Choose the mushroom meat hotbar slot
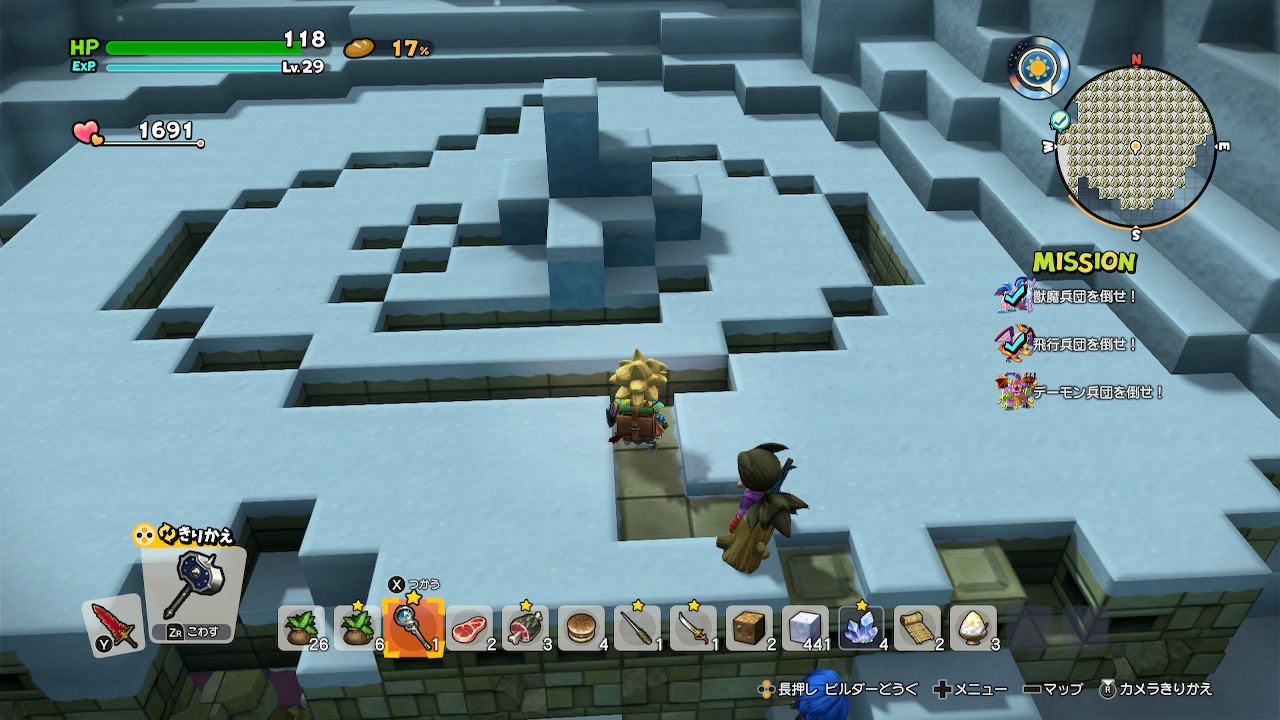Image resolution: width=1280 pixels, height=720 pixels. coord(525,629)
